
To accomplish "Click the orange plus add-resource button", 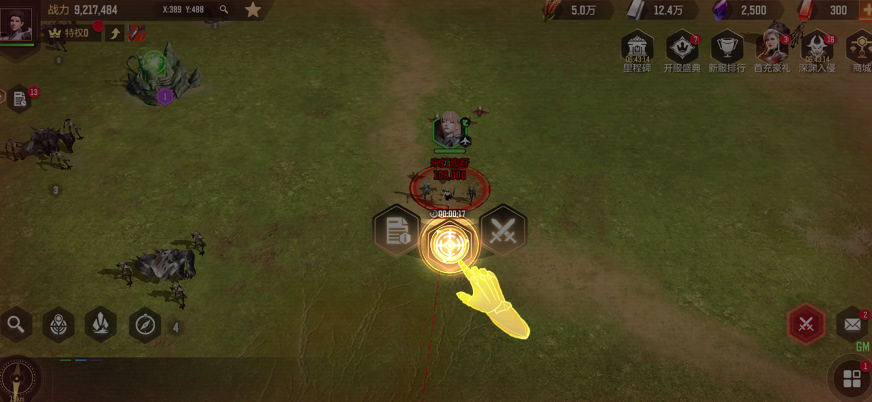I will (864, 10).
